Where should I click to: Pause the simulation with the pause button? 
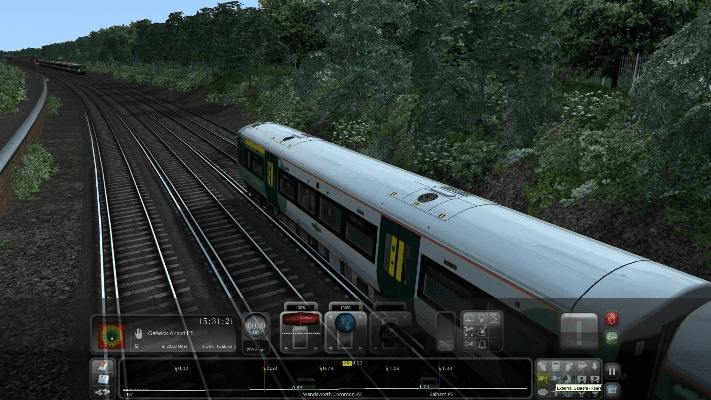[x=612, y=370]
